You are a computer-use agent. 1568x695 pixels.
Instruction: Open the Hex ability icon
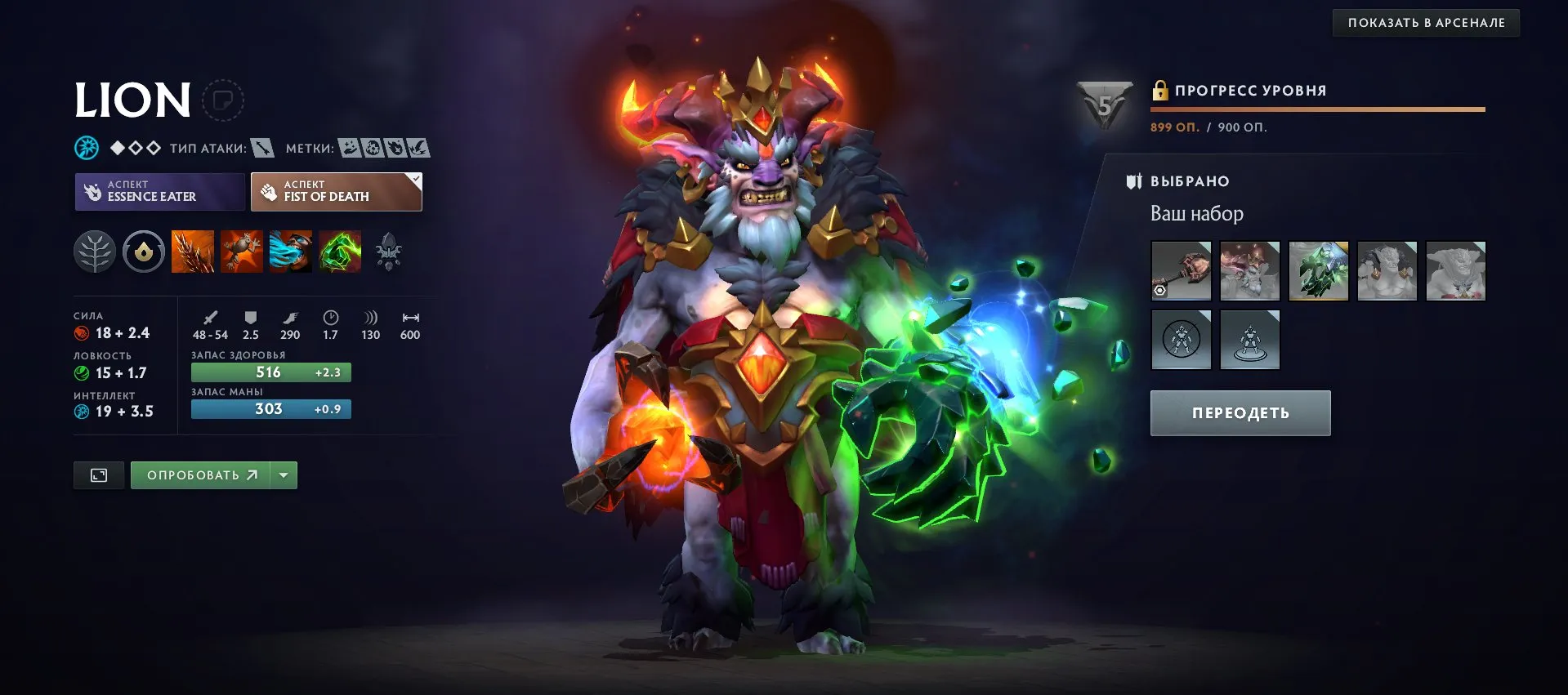(x=241, y=252)
